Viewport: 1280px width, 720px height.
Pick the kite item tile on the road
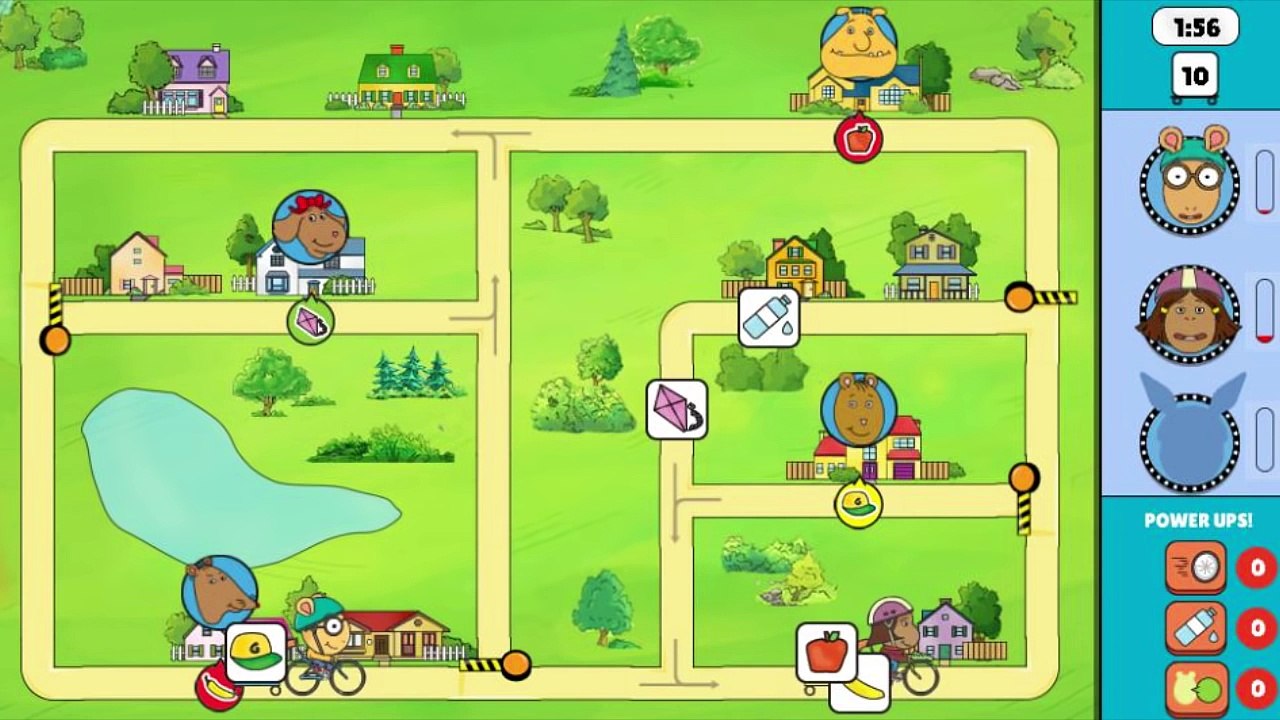(x=677, y=409)
